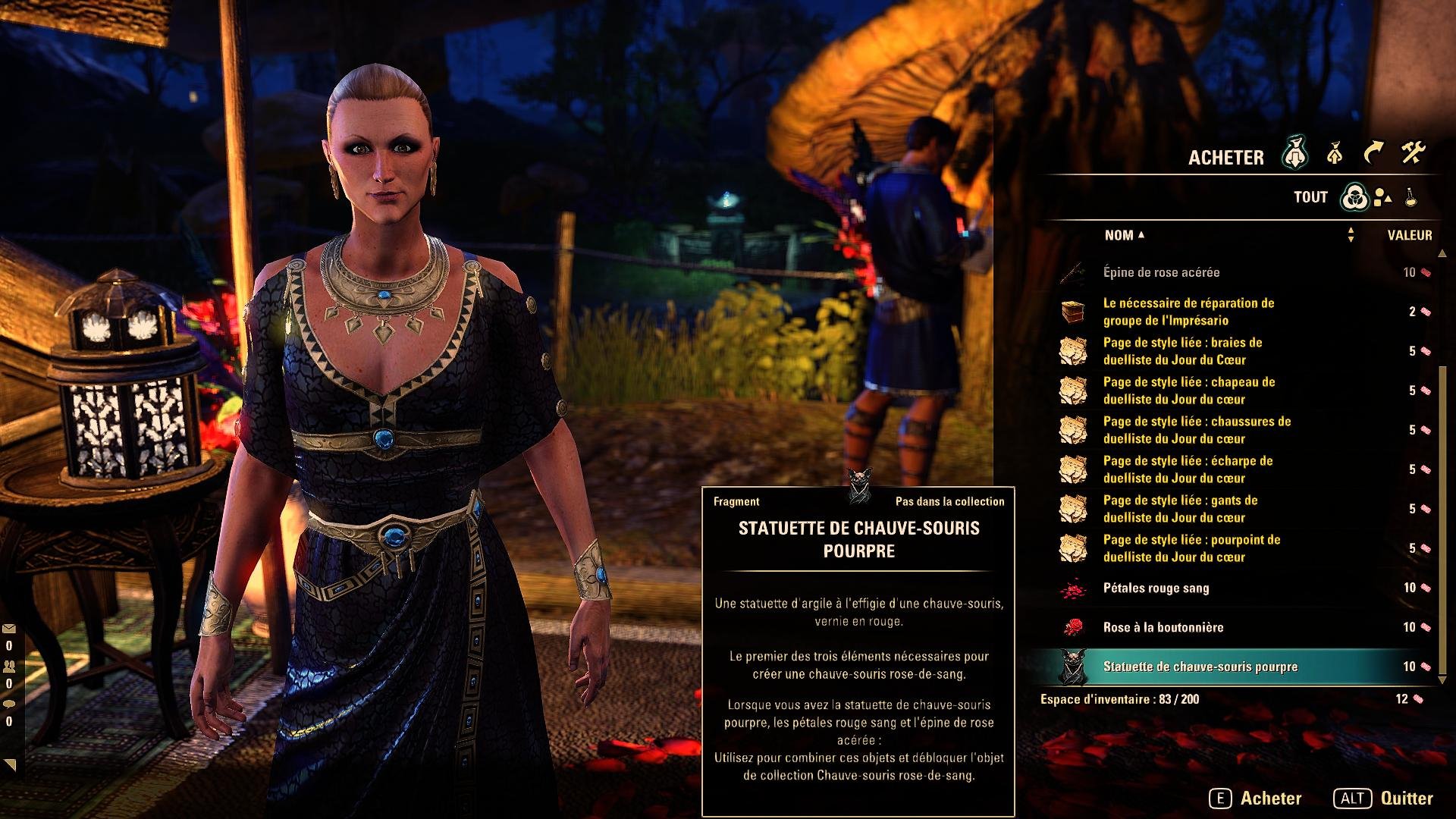Sort the list by Valeur column

tap(1409, 235)
